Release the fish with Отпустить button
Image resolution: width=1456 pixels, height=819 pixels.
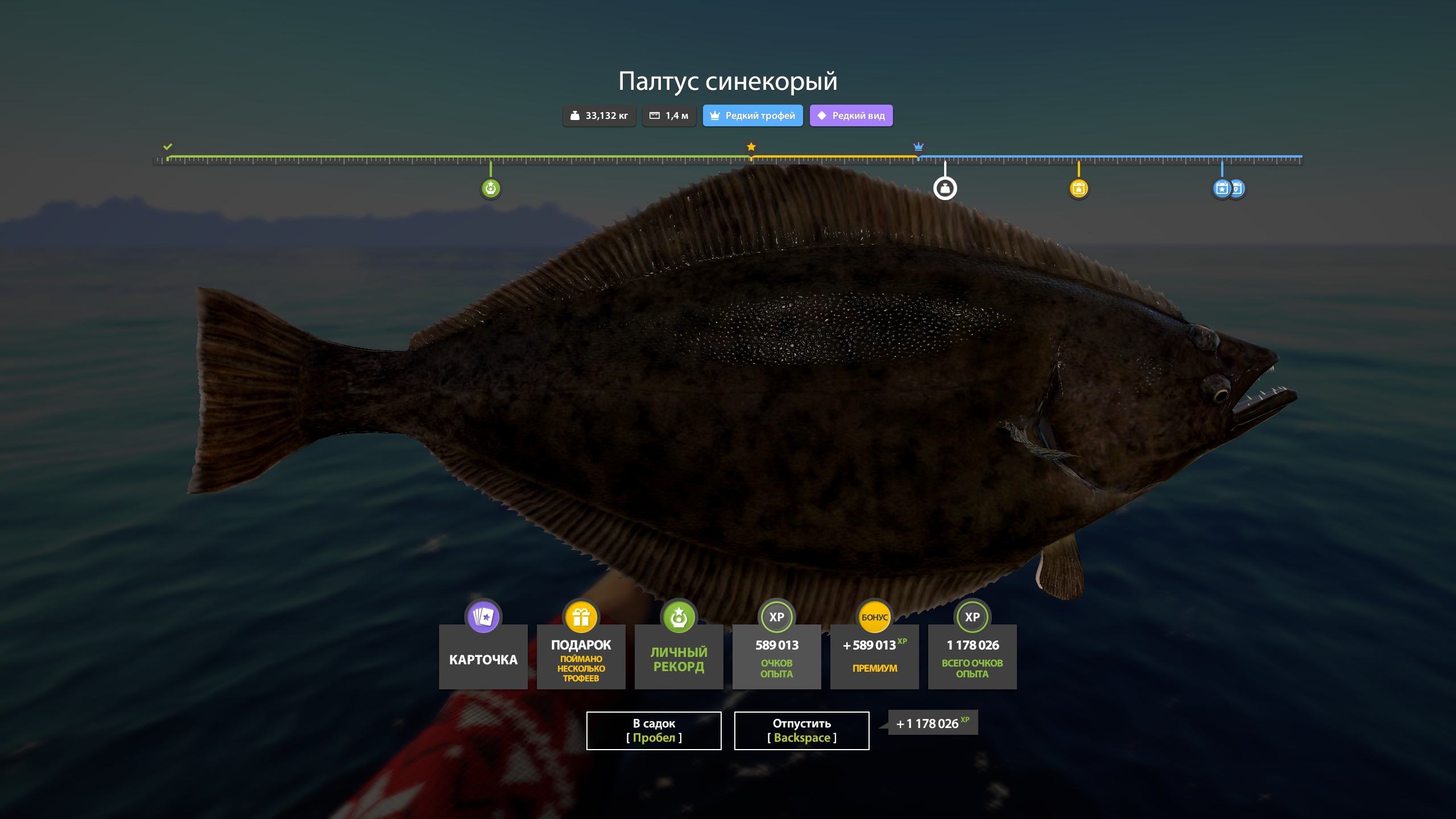point(801,730)
